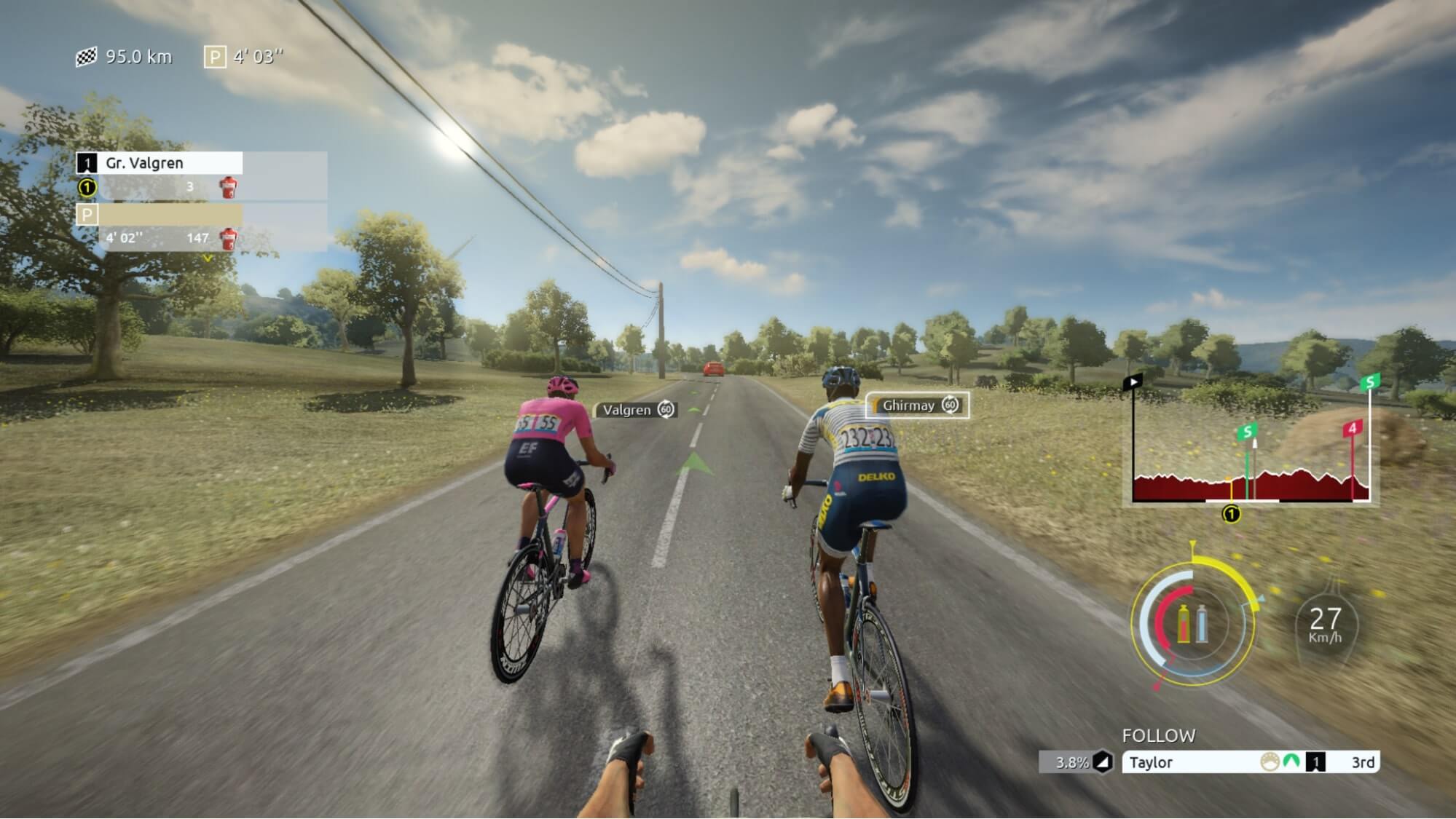Select the Taylor follow rider bar
The image size is (1456, 819).
coord(1250,762)
